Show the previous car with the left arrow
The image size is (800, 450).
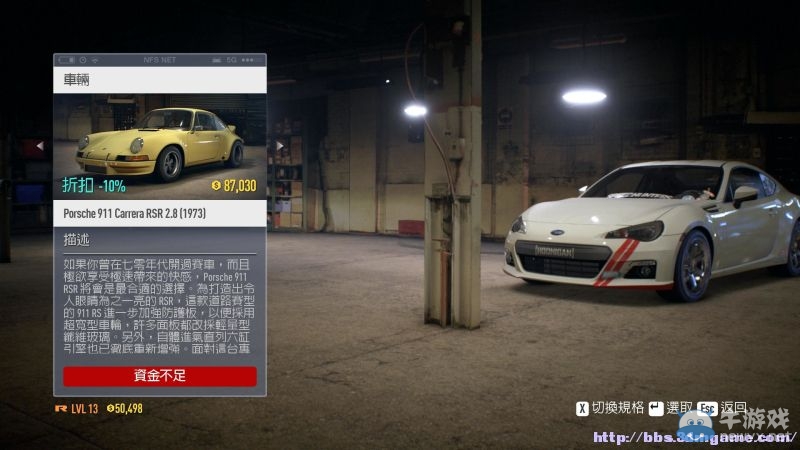point(41,145)
